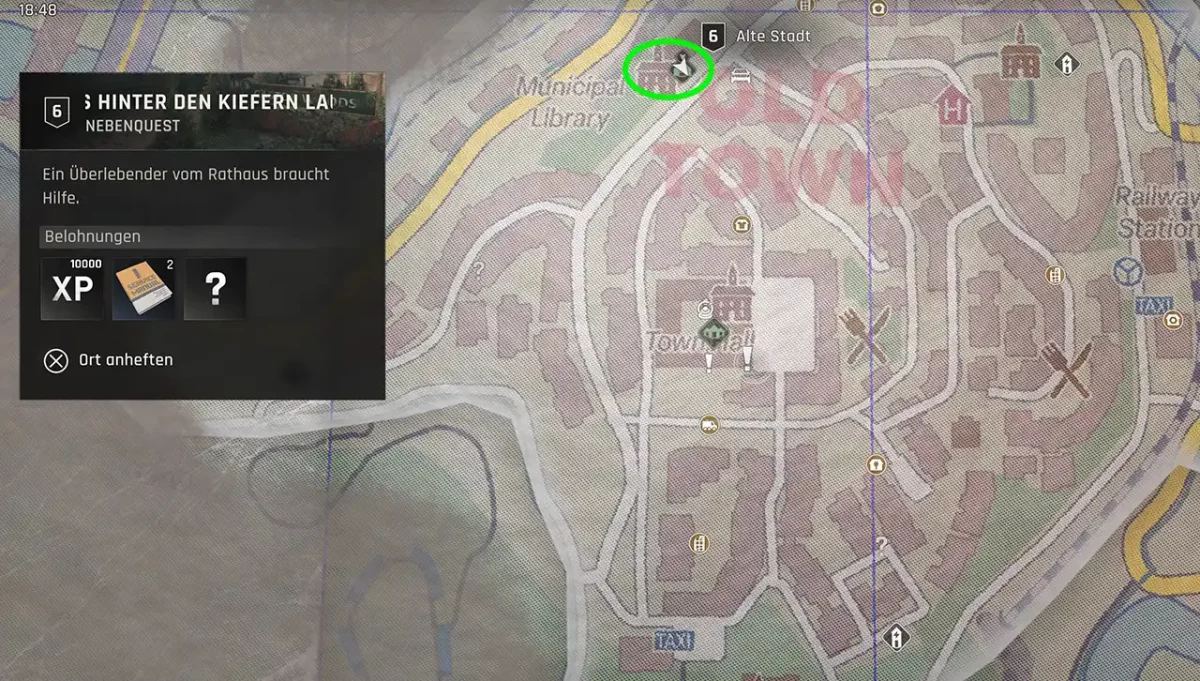This screenshot has width=1200, height=681.
Task: Select the 10000 XP reward tile
Action: click(72, 289)
